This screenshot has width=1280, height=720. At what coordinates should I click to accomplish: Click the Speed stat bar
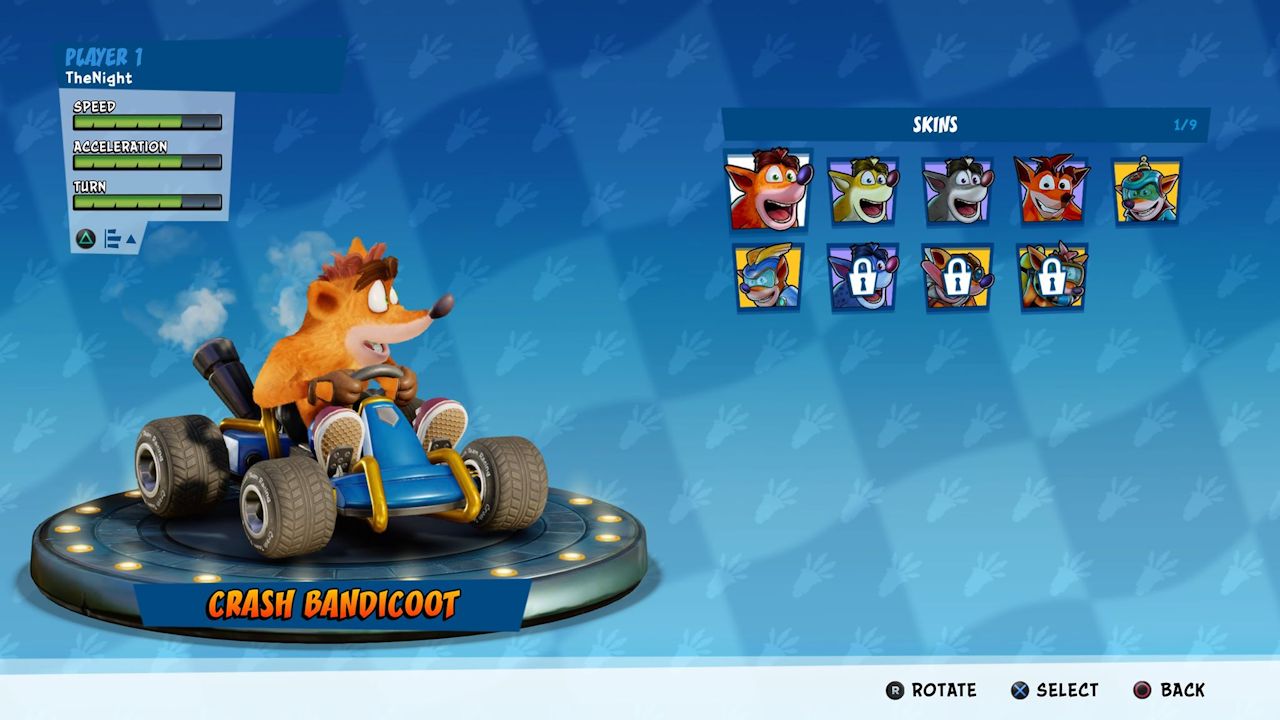tap(145, 122)
